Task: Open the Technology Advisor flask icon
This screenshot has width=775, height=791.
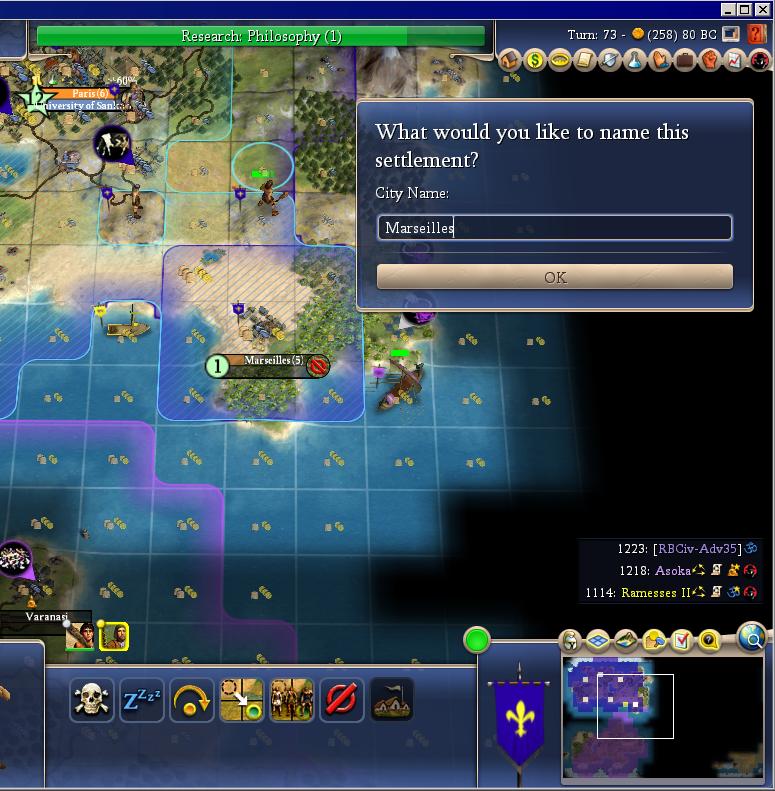Action: pyautogui.click(x=634, y=60)
